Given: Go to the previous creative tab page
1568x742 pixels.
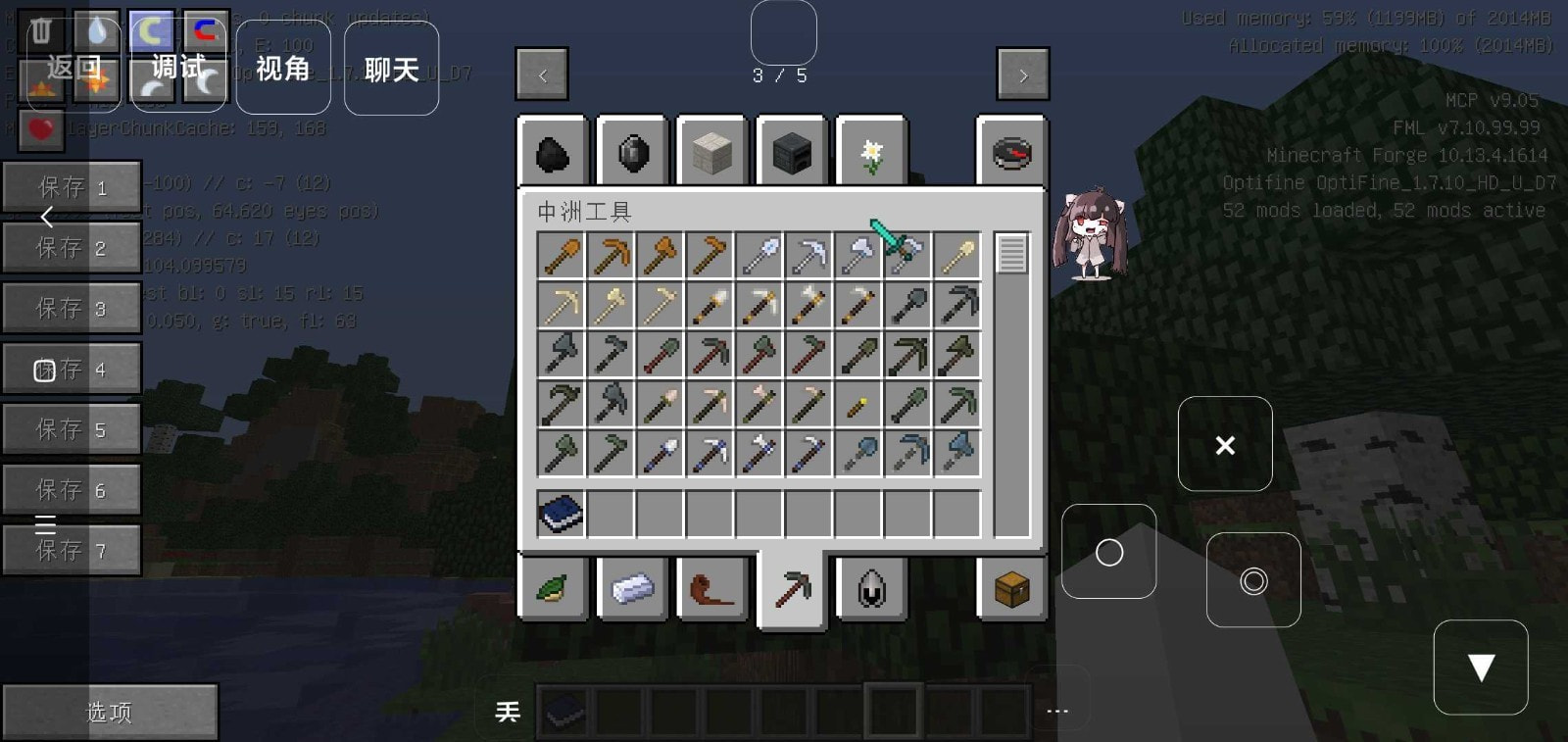Looking at the screenshot, I should coord(542,74).
